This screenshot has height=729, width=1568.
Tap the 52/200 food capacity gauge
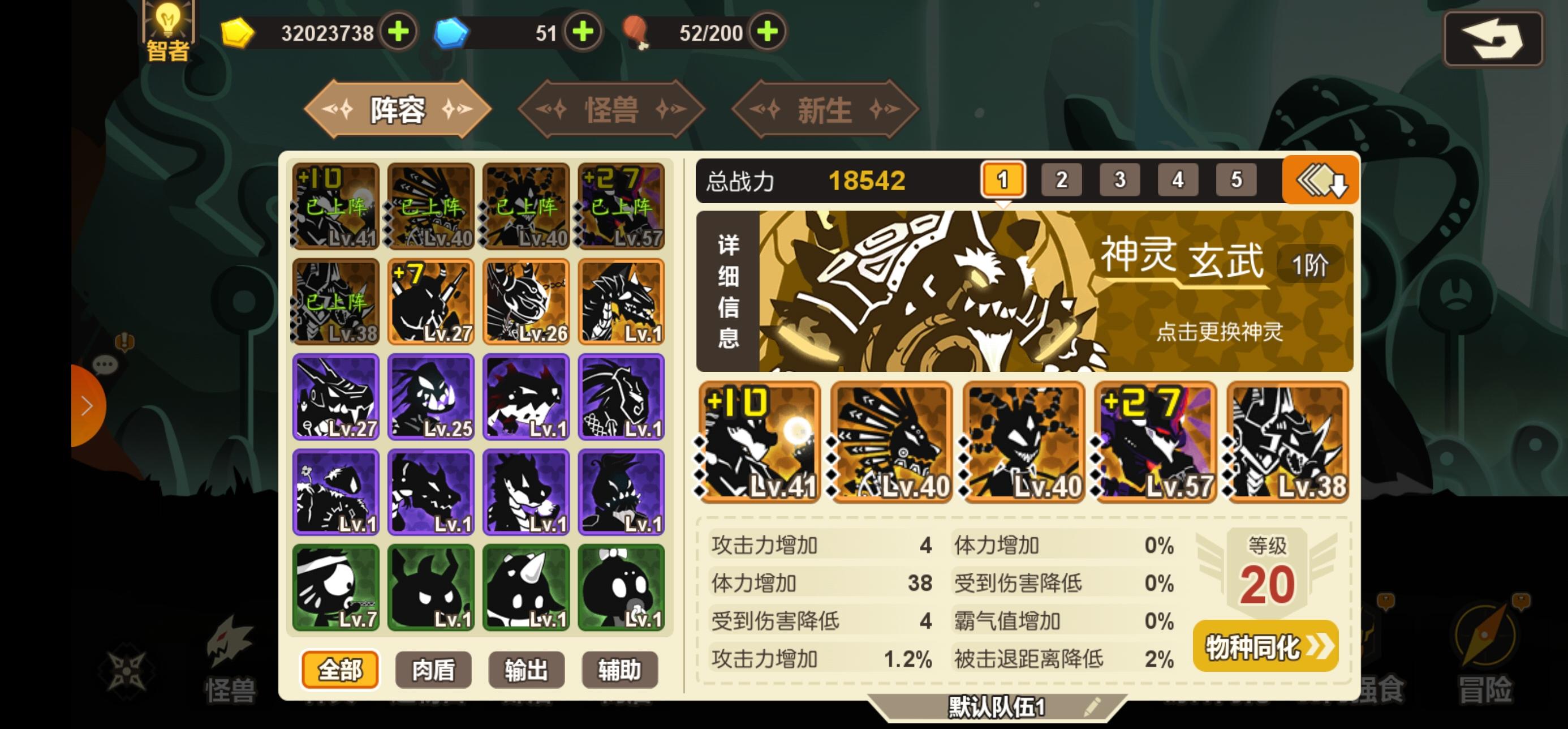714,33
